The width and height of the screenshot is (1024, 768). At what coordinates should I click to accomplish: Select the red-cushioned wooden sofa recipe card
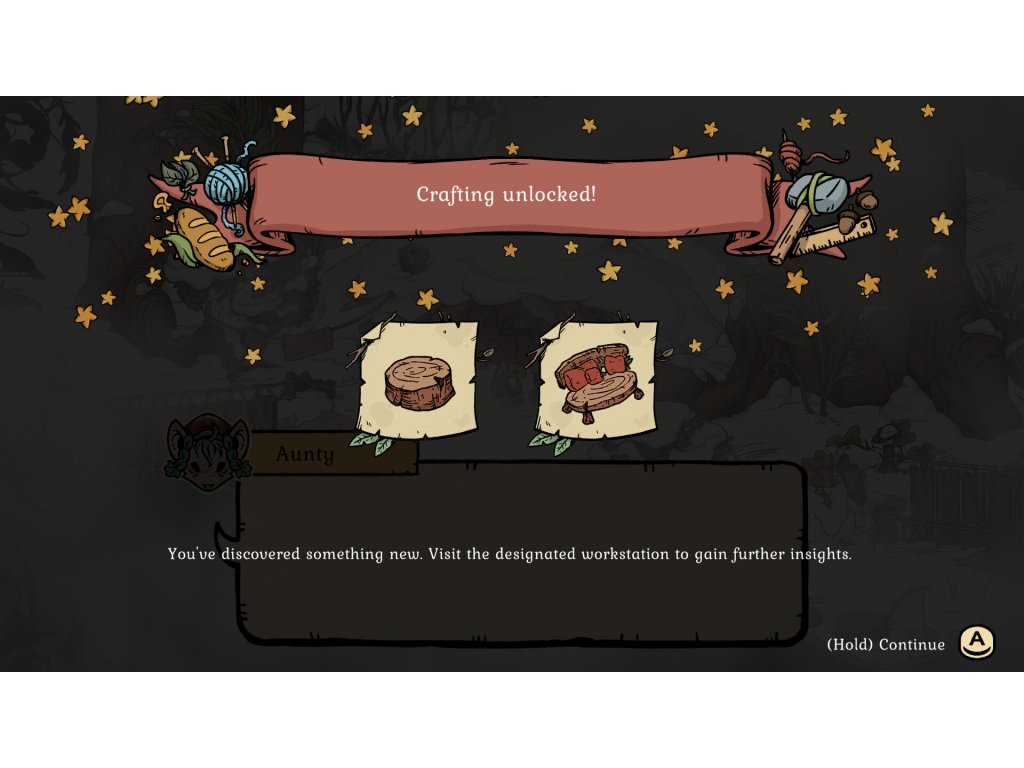(598, 379)
